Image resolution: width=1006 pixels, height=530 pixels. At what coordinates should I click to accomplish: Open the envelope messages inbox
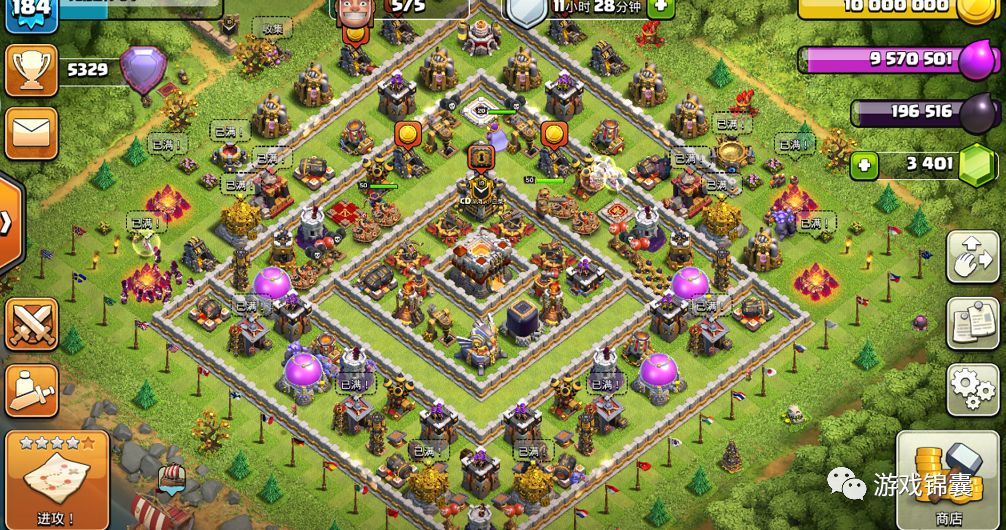click(31, 132)
